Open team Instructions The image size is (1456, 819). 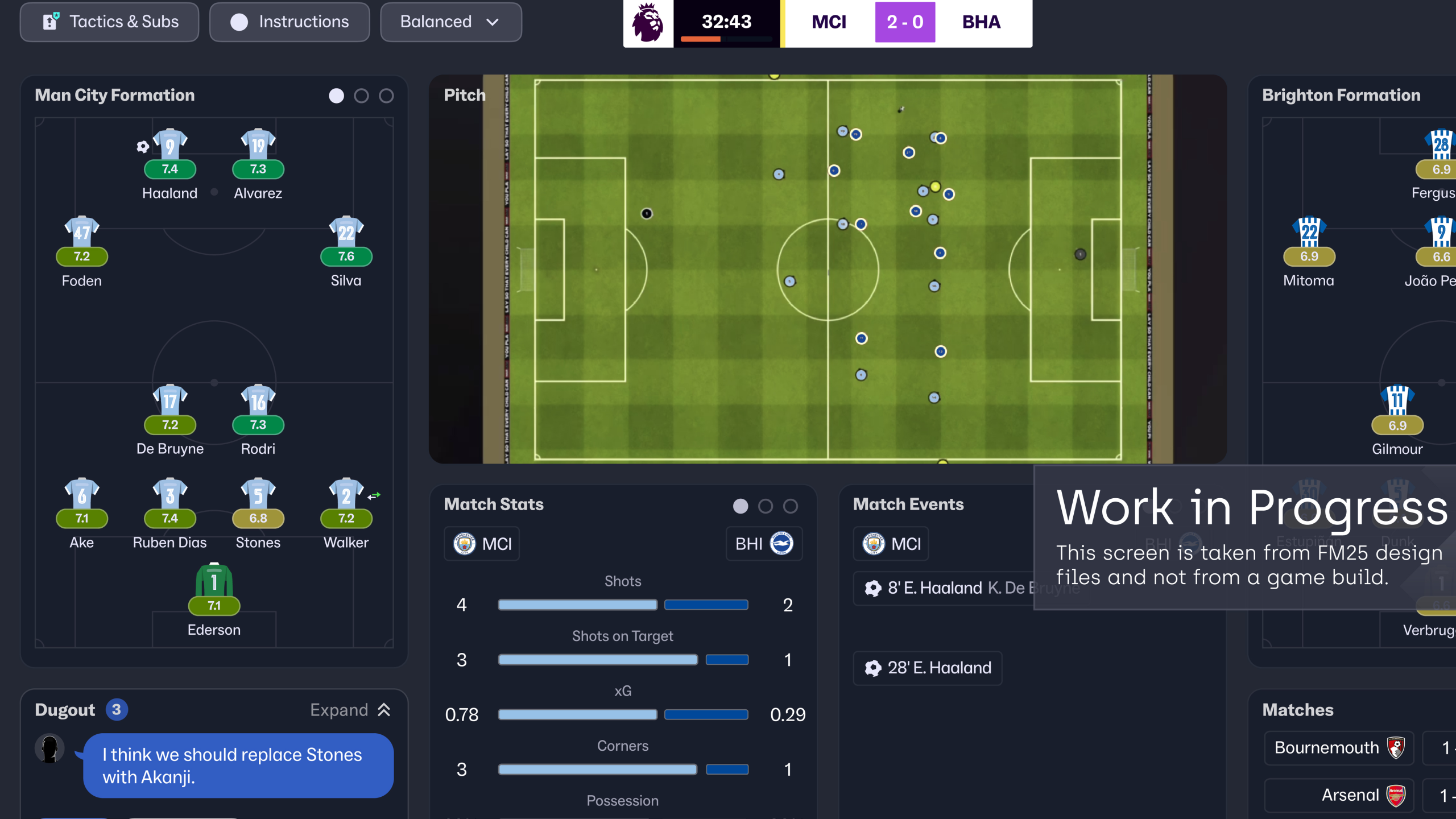(x=289, y=22)
